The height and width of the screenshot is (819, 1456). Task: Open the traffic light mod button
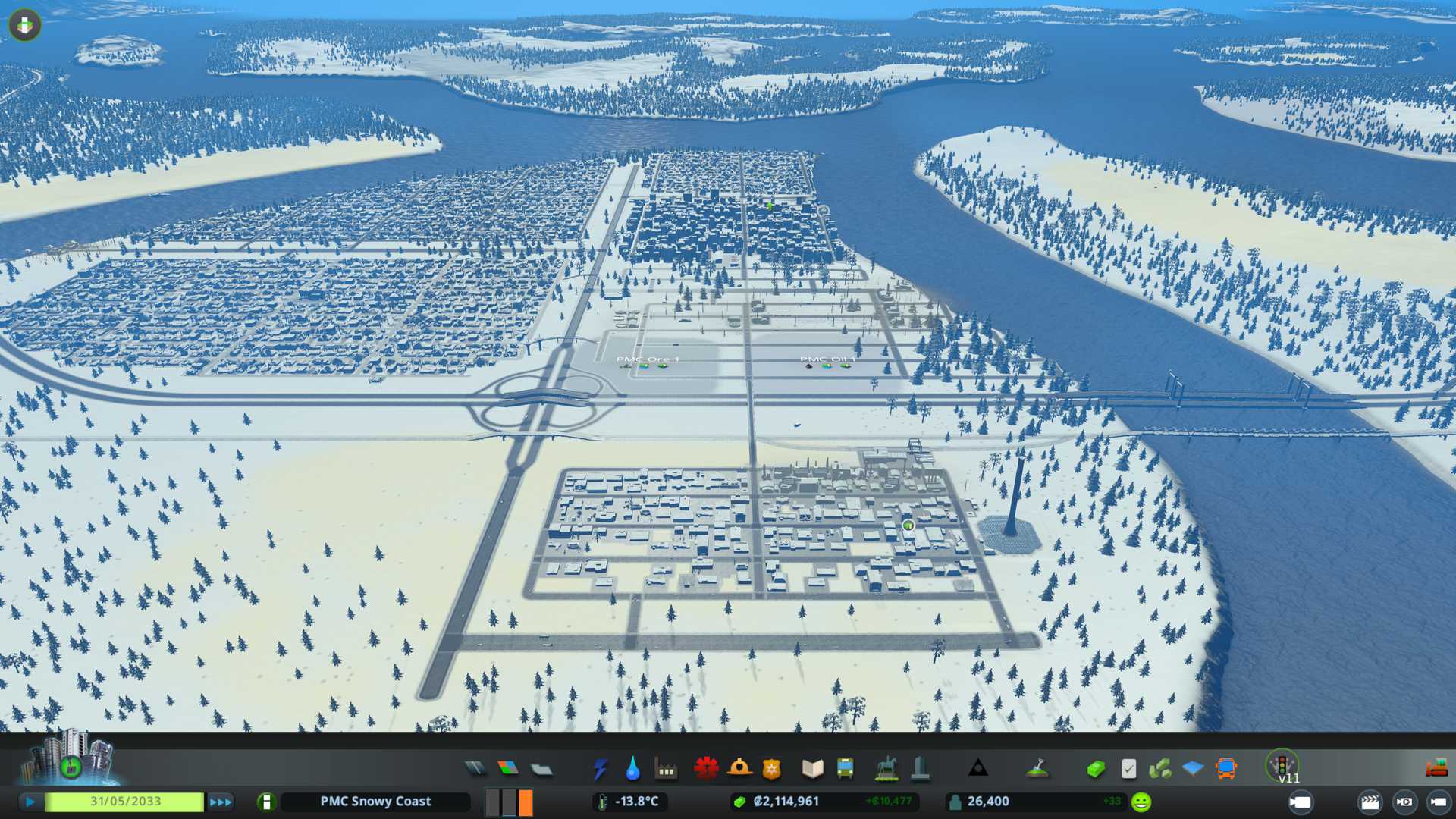tap(1282, 764)
